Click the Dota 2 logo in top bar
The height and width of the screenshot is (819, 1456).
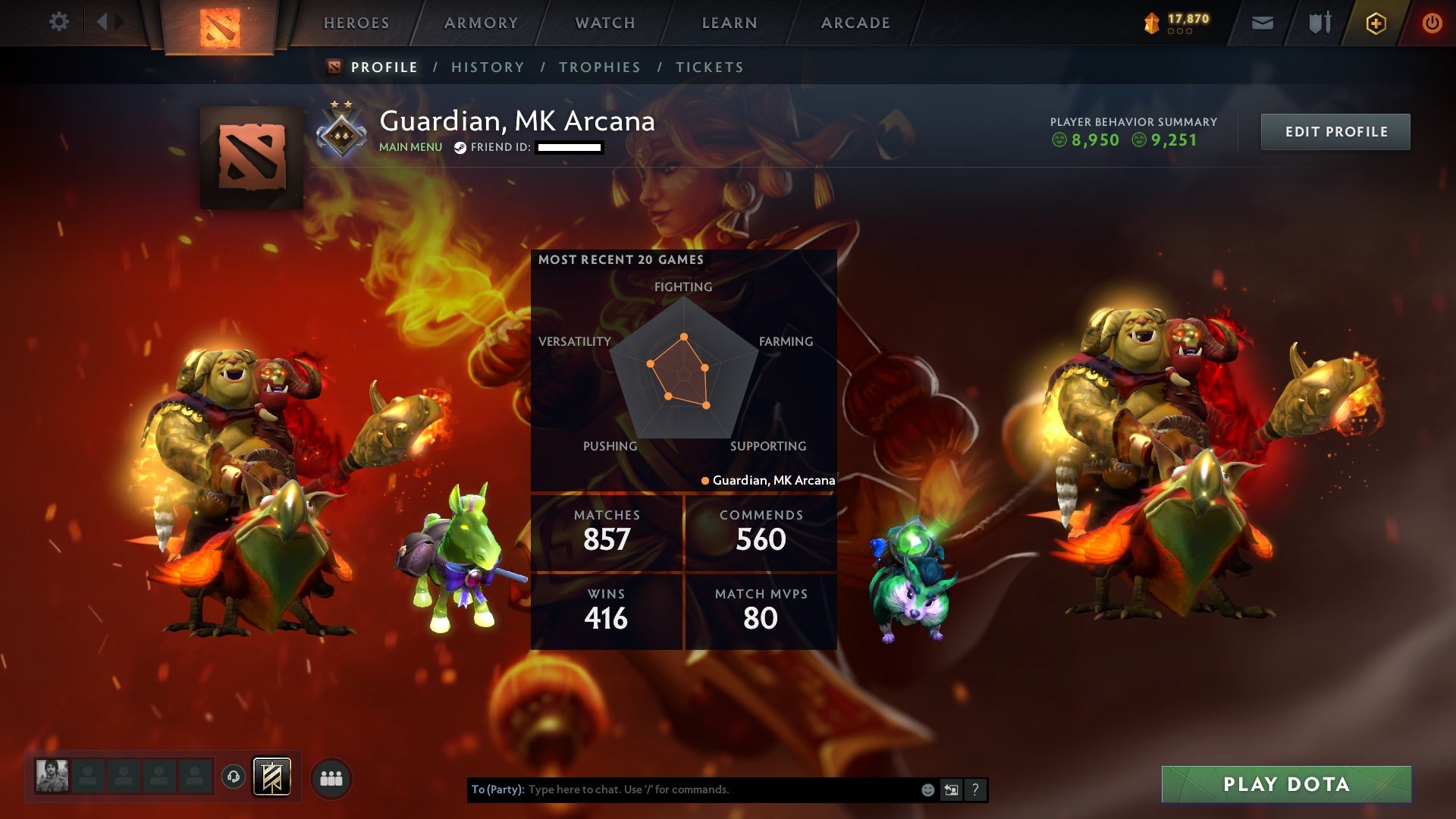[218, 23]
